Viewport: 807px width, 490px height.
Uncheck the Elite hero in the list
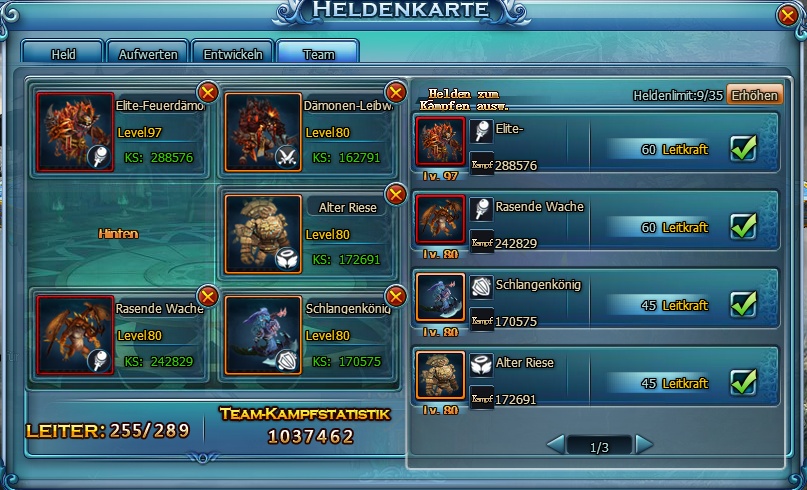point(743,148)
